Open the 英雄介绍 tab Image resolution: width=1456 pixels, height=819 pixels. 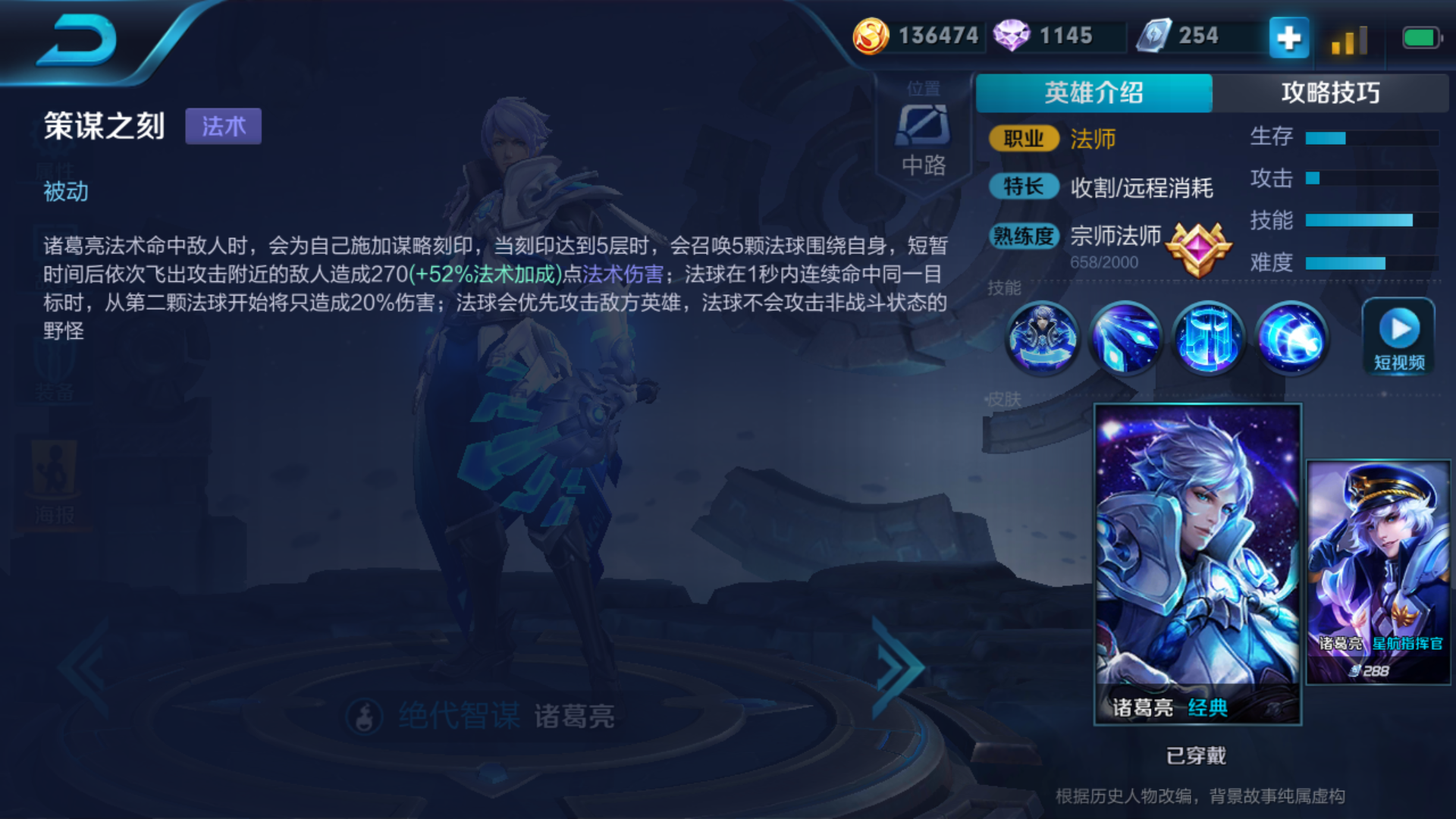1094,91
